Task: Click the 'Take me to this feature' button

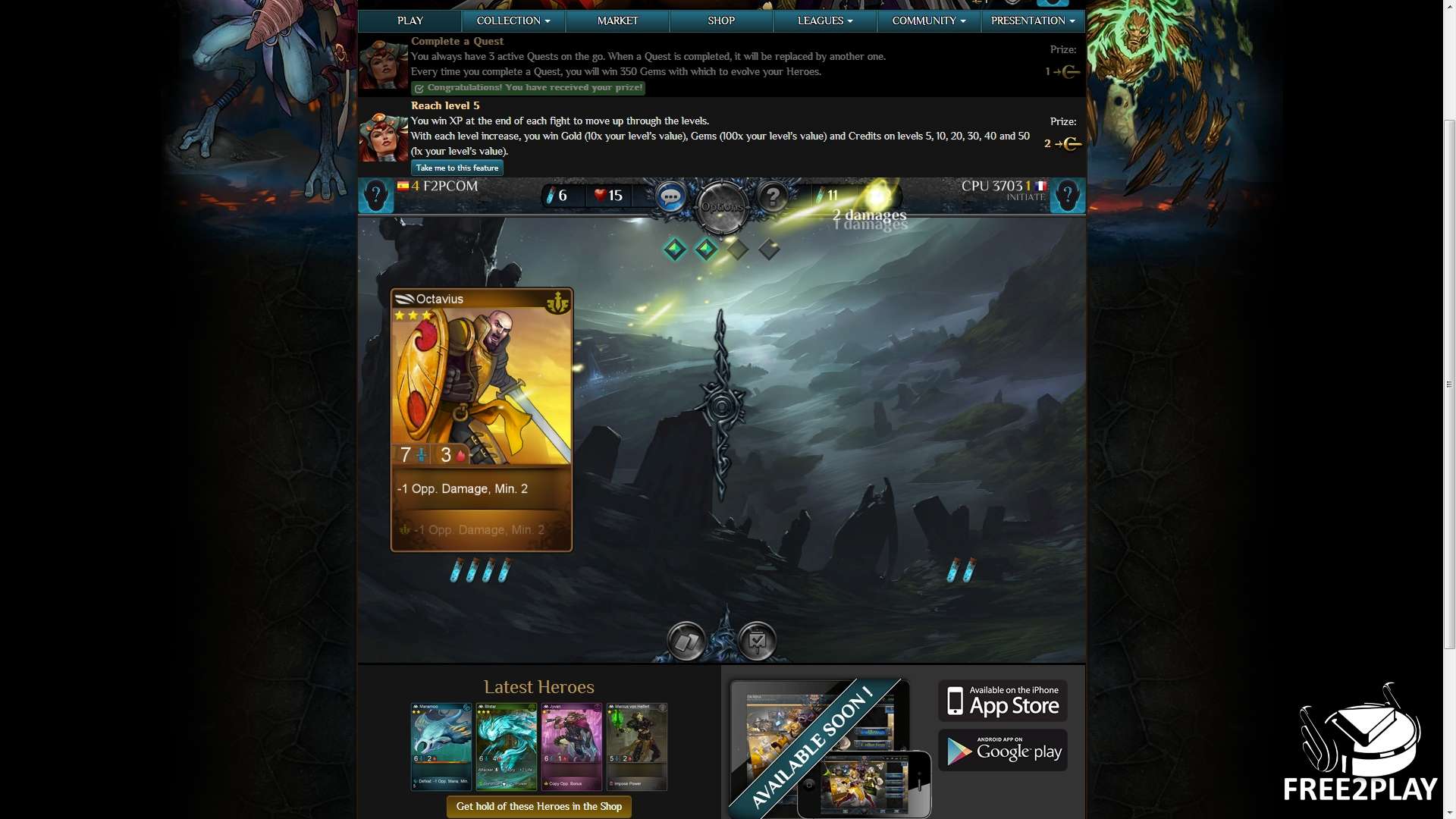Action: click(457, 168)
